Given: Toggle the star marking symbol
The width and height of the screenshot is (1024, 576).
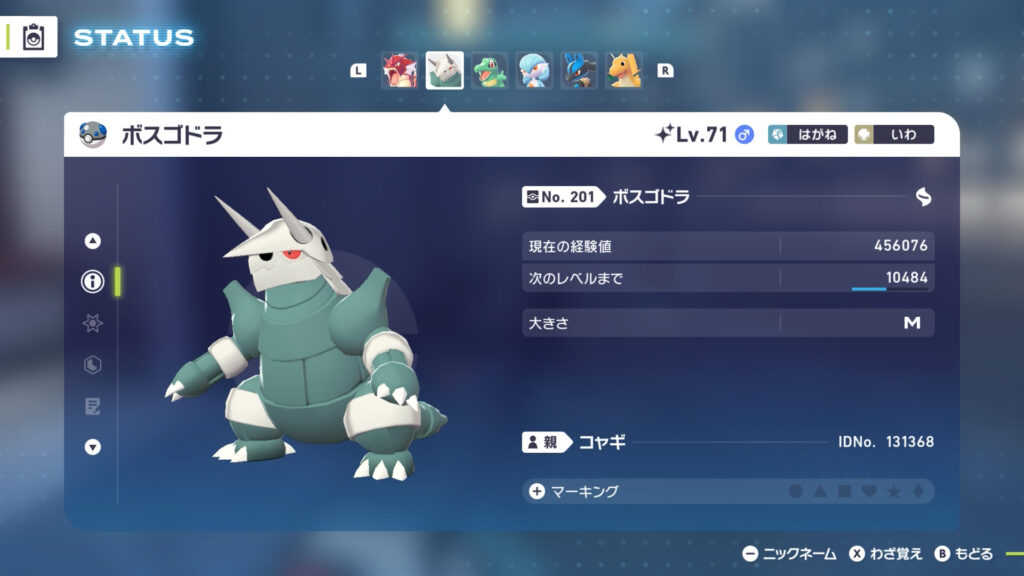Looking at the screenshot, I should click(893, 491).
